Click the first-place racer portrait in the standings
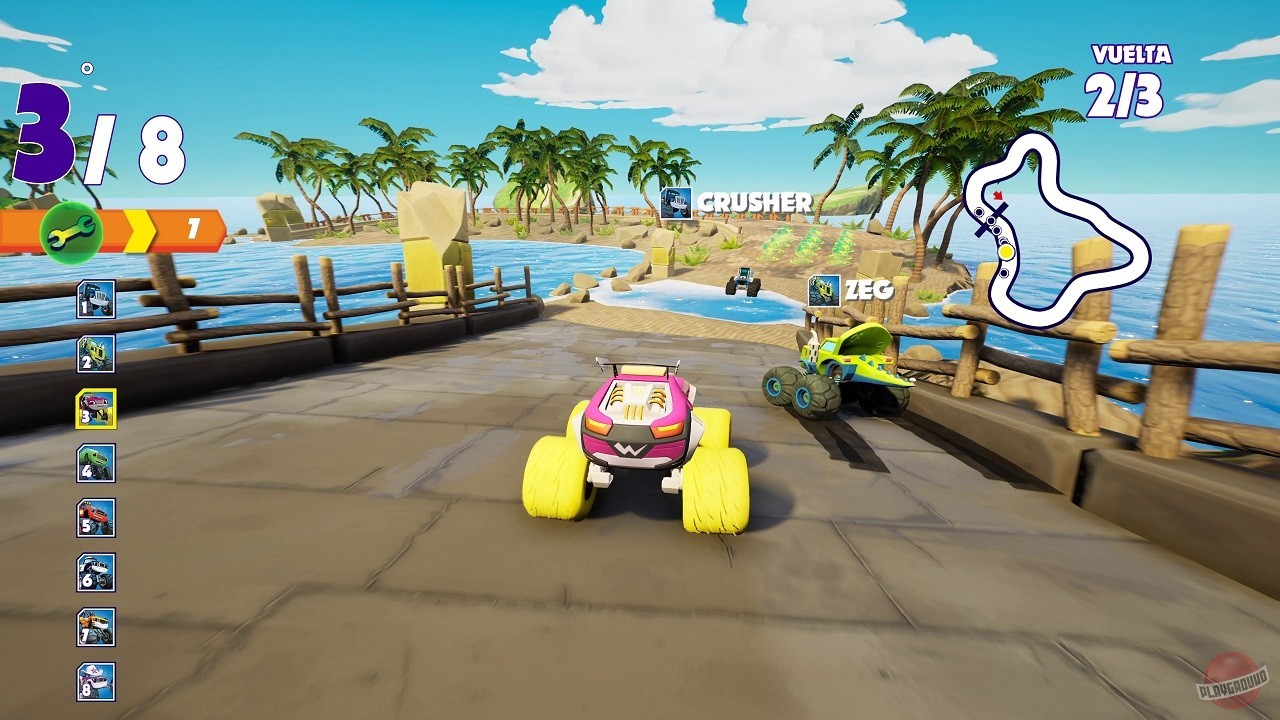 click(94, 301)
